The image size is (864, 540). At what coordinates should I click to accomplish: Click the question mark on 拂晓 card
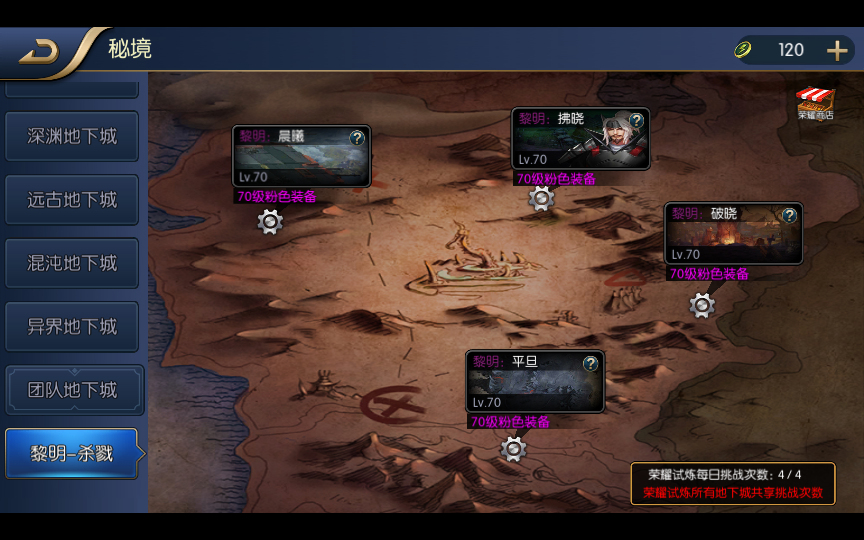(x=636, y=120)
